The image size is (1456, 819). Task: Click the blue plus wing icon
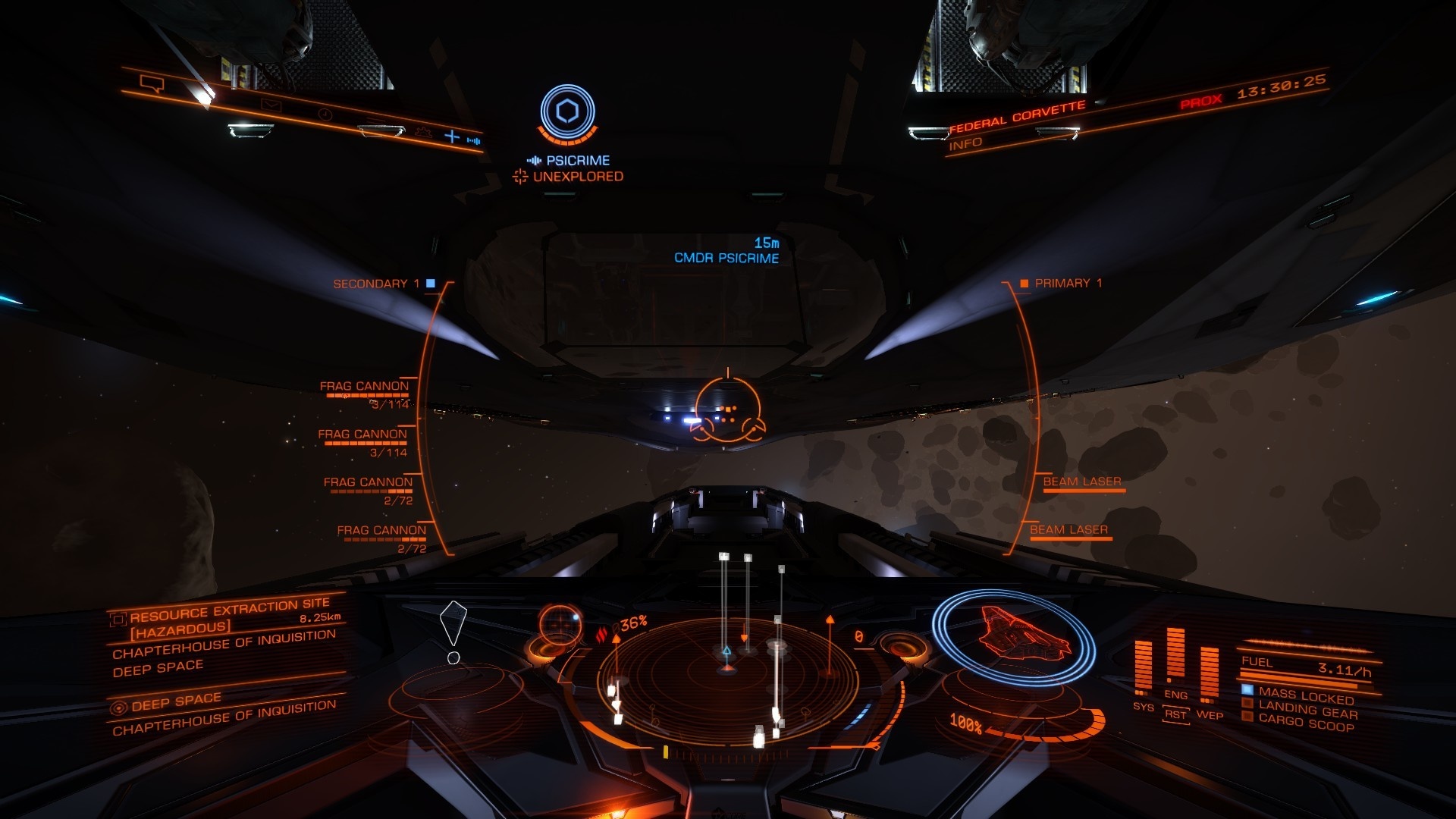(x=452, y=136)
